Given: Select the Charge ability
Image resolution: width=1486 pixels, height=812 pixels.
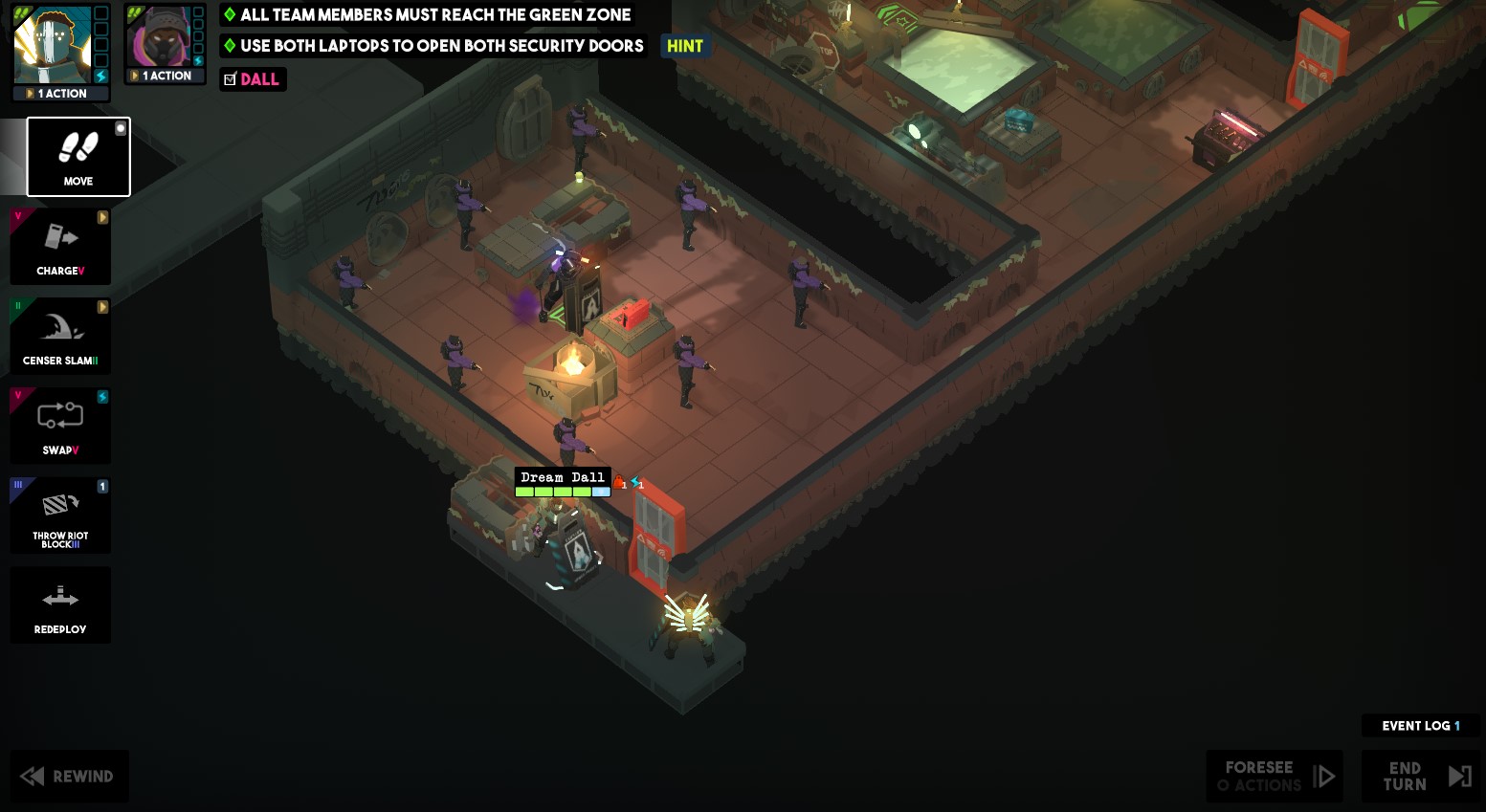Looking at the screenshot, I should [59, 246].
